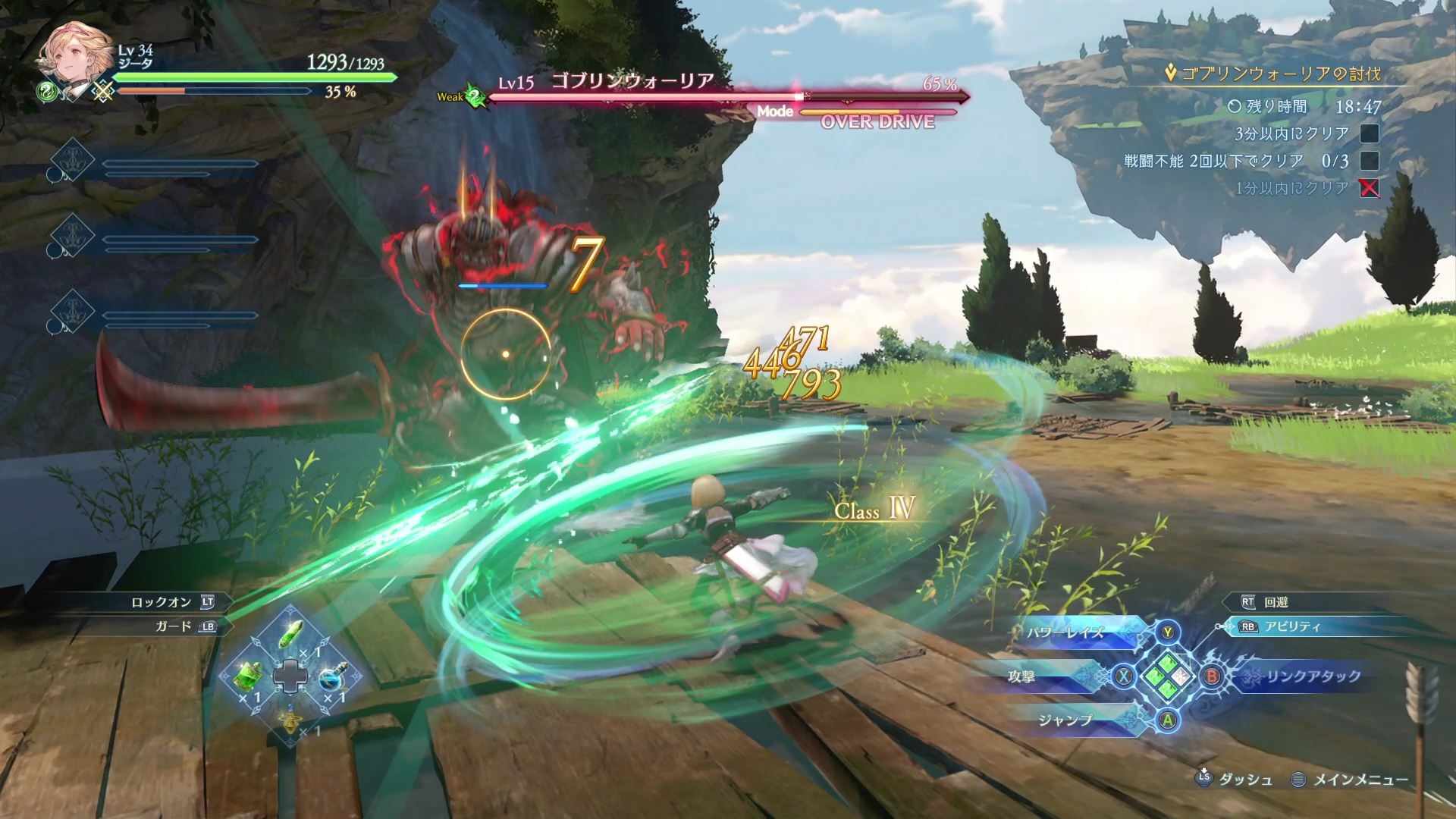Select the ジャンプ jump action
The width and height of the screenshot is (1456, 819).
(1065, 720)
